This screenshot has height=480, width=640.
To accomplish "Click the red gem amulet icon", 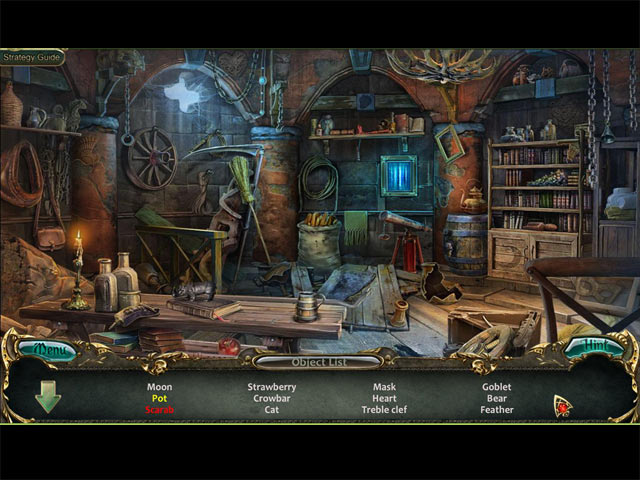I will [563, 405].
